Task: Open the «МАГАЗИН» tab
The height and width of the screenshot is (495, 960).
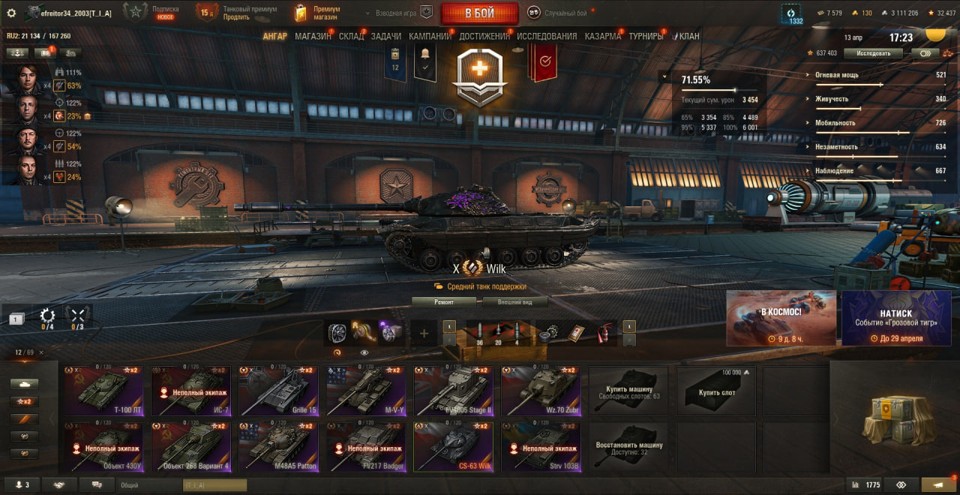Action: click(313, 36)
